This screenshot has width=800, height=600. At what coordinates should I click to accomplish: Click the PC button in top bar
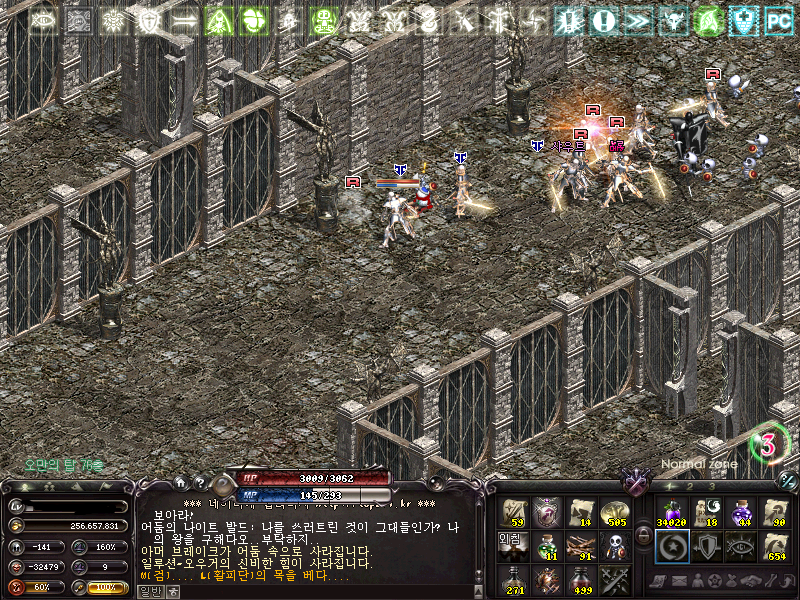[x=778, y=19]
